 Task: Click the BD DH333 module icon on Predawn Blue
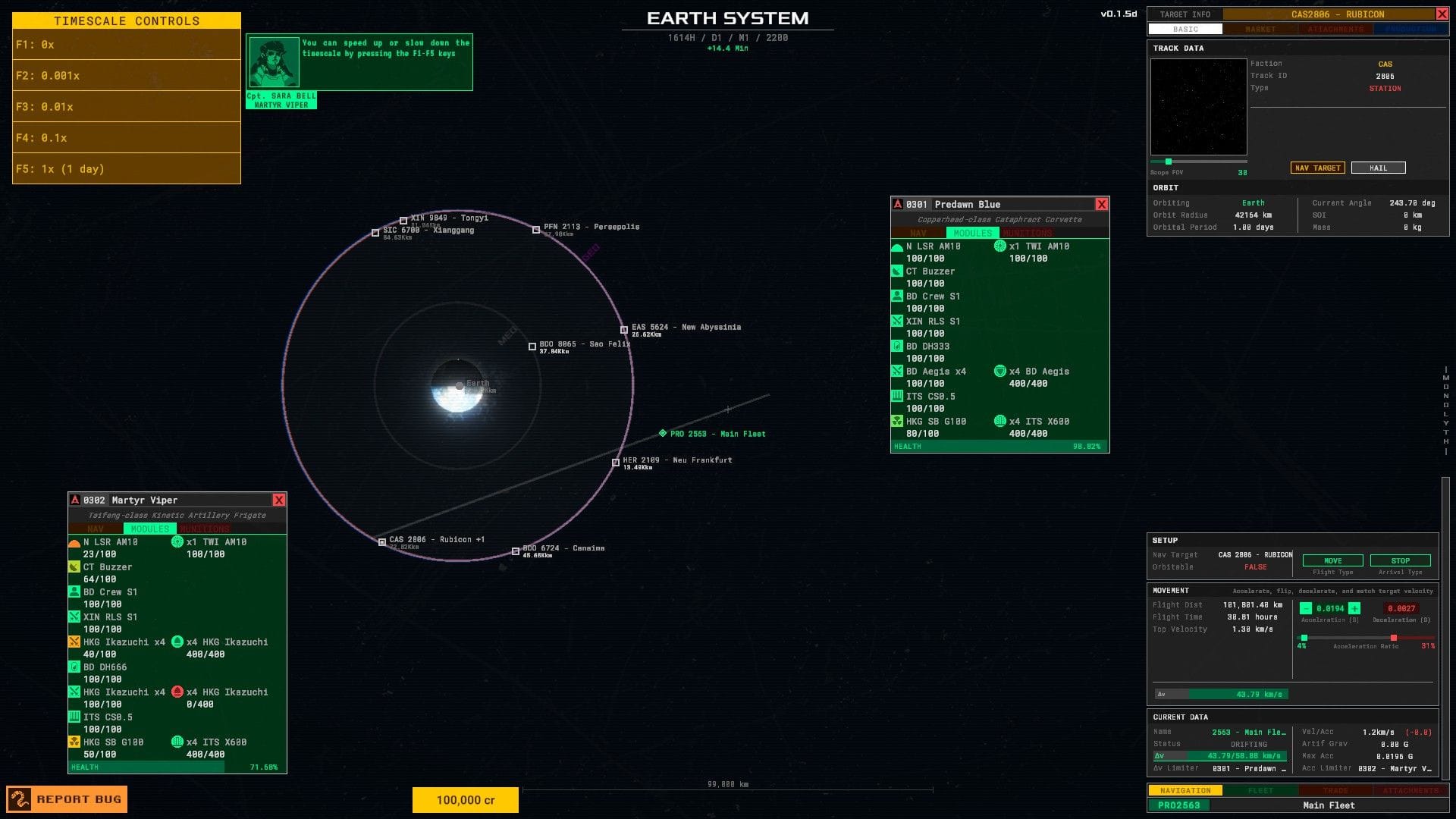coord(898,346)
